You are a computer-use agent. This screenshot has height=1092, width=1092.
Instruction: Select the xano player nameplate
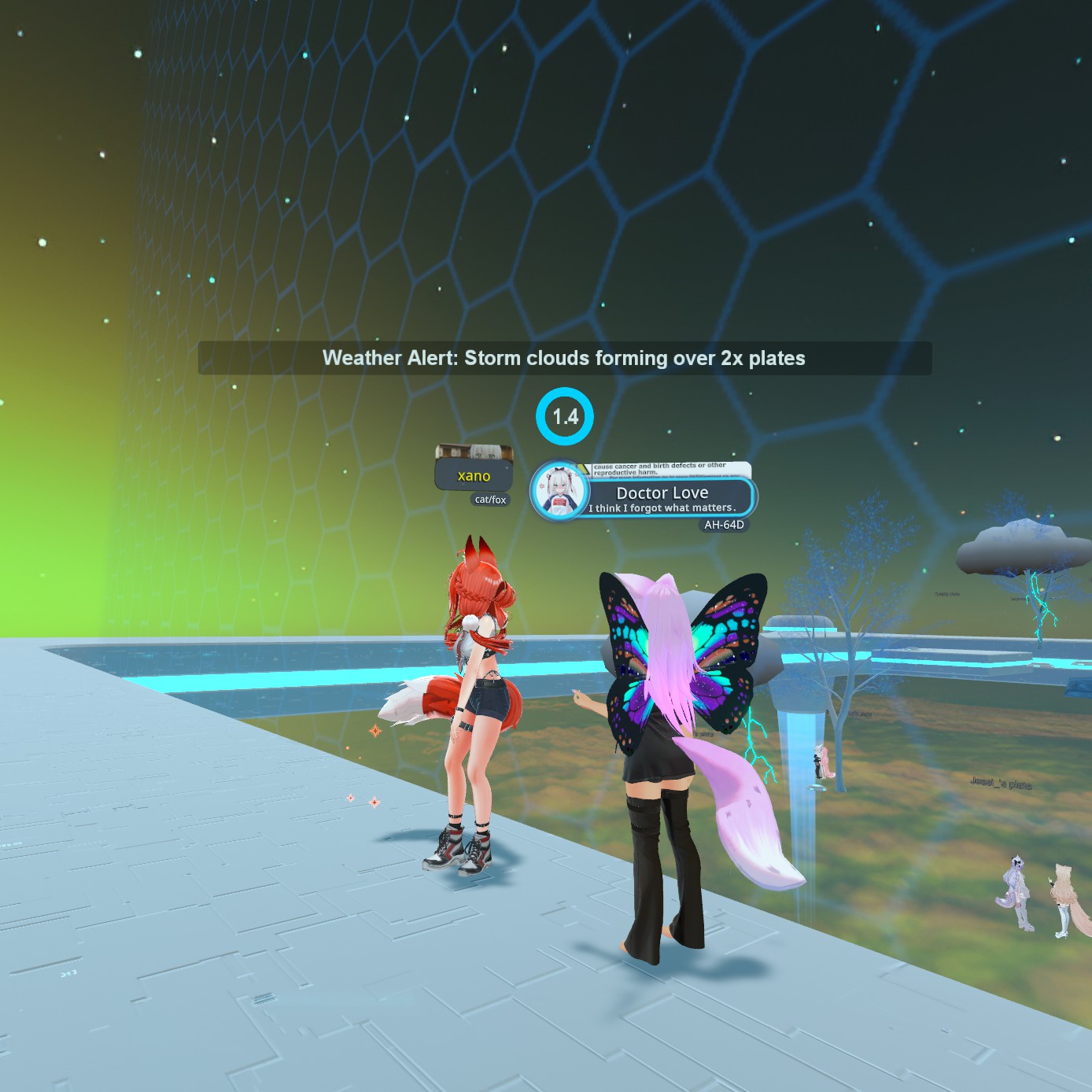(x=474, y=476)
